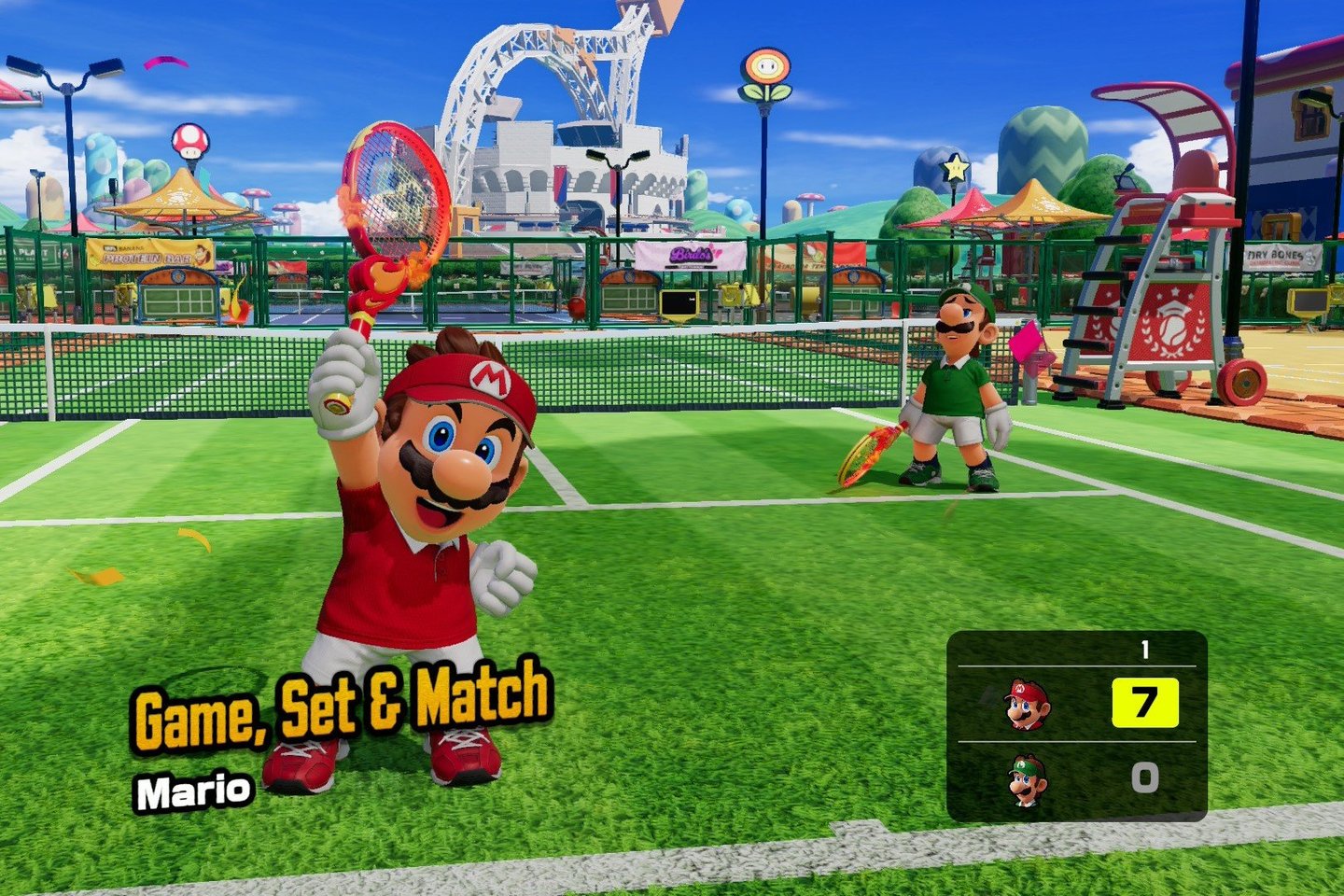The height and width of the screenshot is (896, 1344).
Task: Click the Mario name label
Action: (196, 790)
